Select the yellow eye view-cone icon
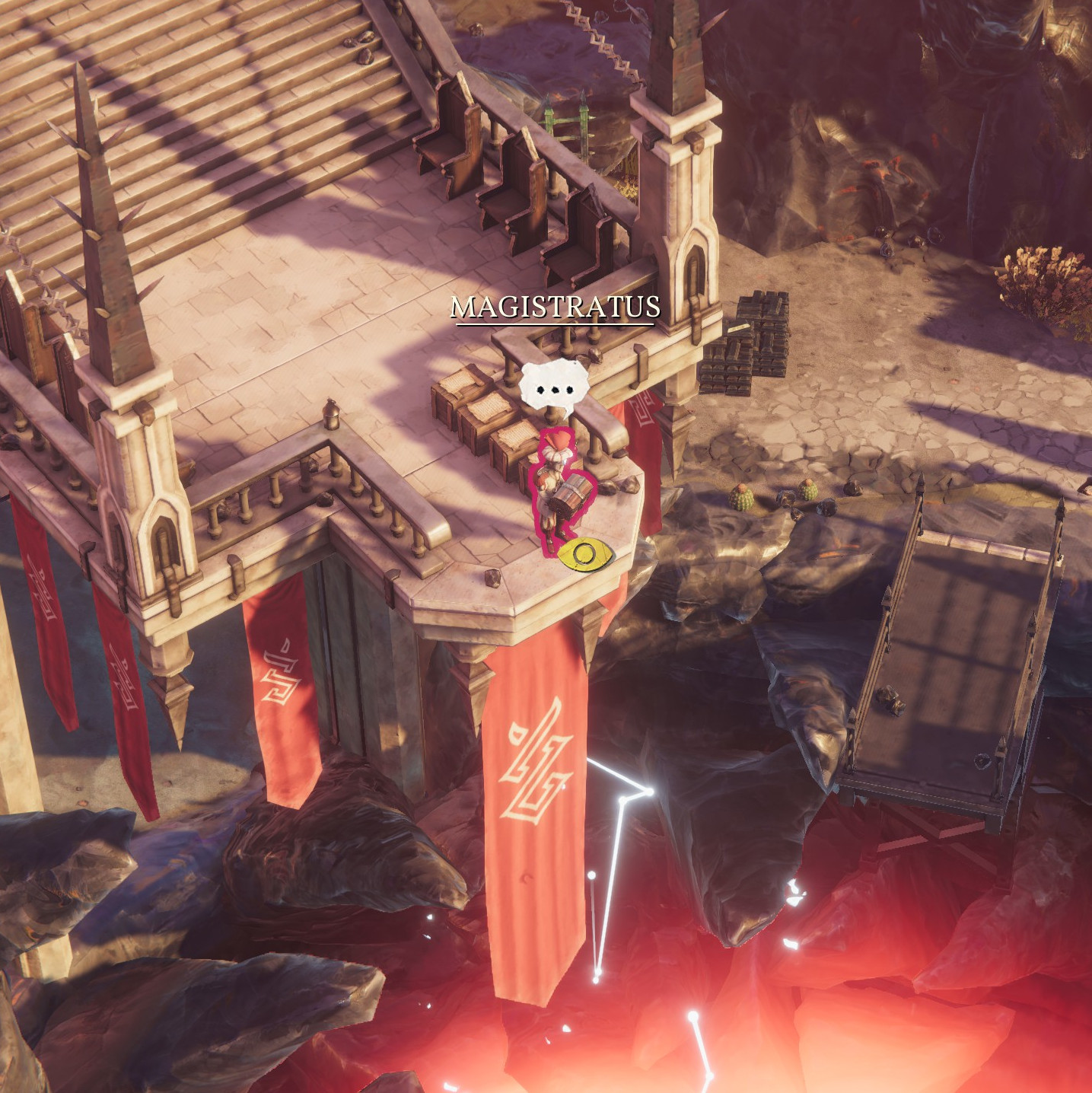1092x1093 pixels. (x=585, y=554)
